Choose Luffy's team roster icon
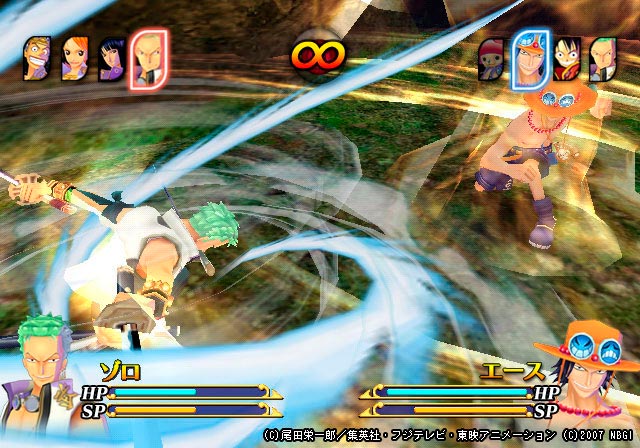The width and height of the screenshot is (640, 448). click(x=567, y=59)
